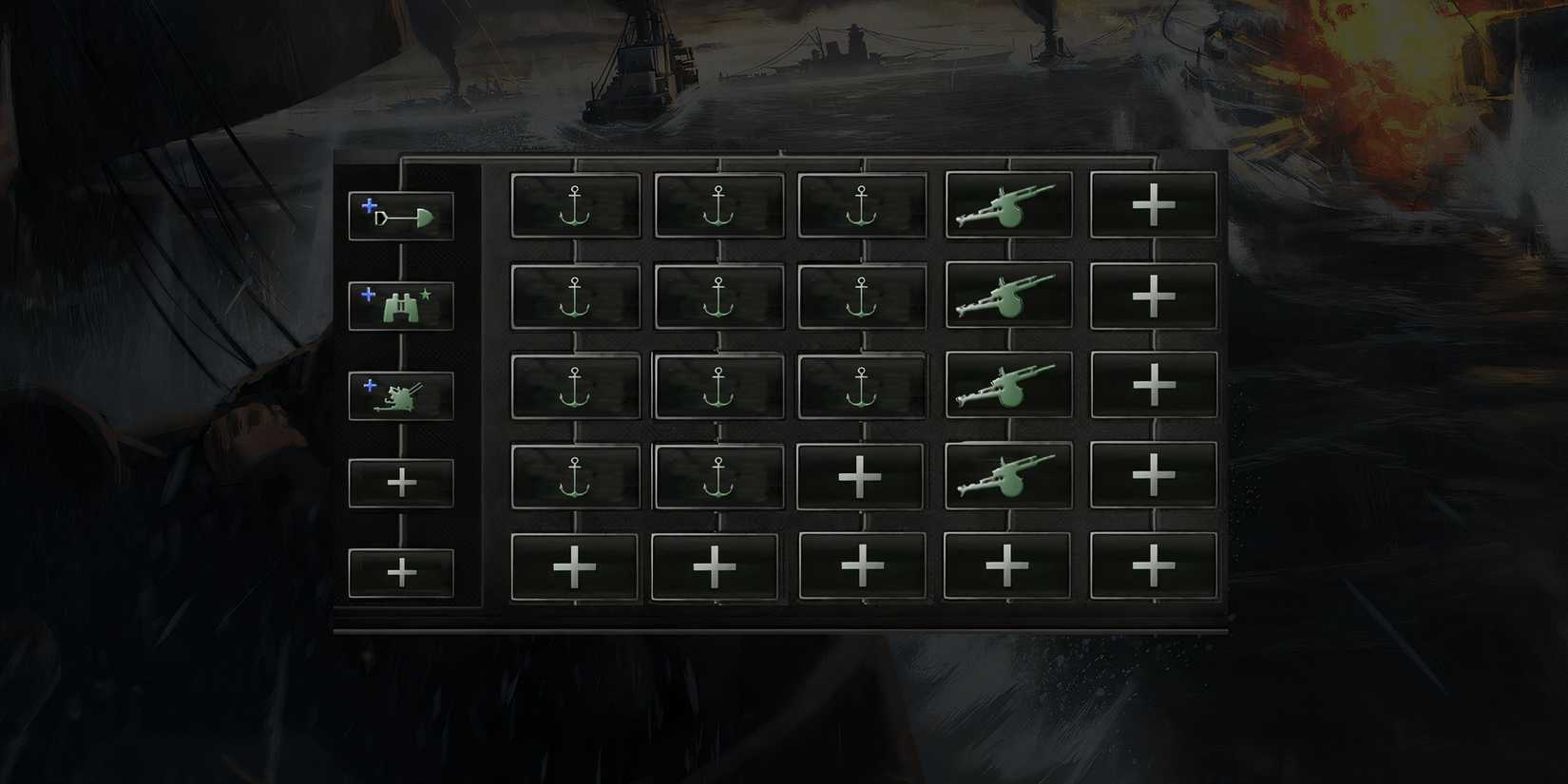Select the Engineer support company icon
Viewport: 1568px width, 784px height.
click(400, 217)
